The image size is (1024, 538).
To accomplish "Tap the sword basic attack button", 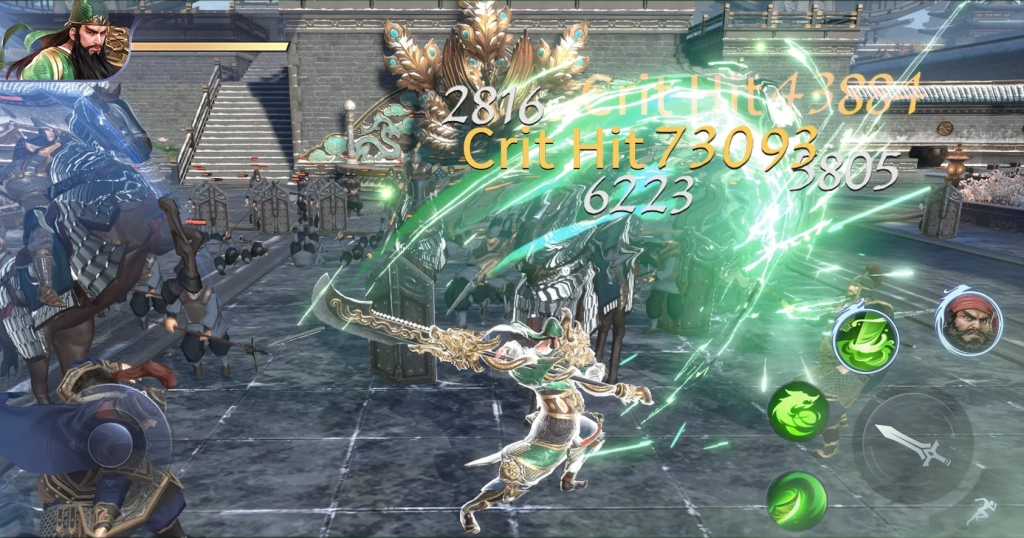I will (911, 445).
